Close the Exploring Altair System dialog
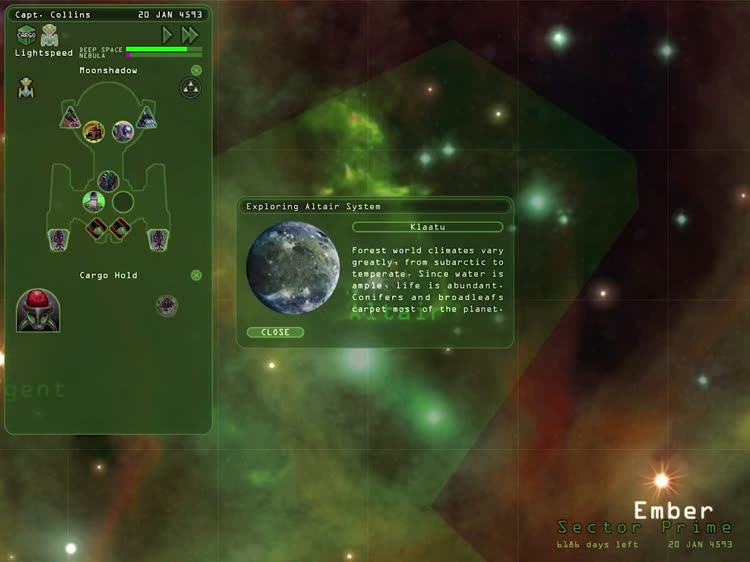The image size is (750, 562). (275, 332)
